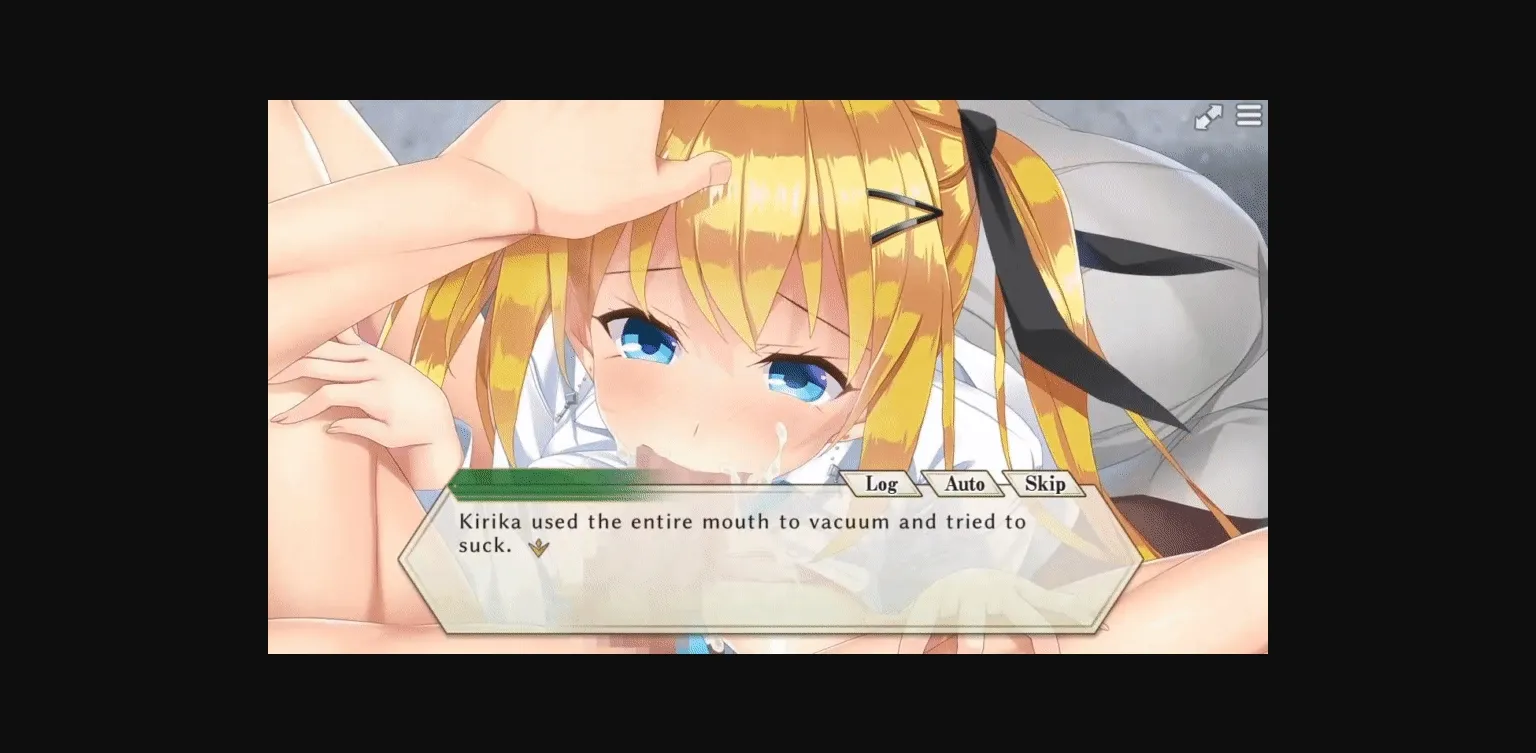Open the system menu from hamburger button
Viewport: 1536px width, 753px height.
click(1248, 116)
